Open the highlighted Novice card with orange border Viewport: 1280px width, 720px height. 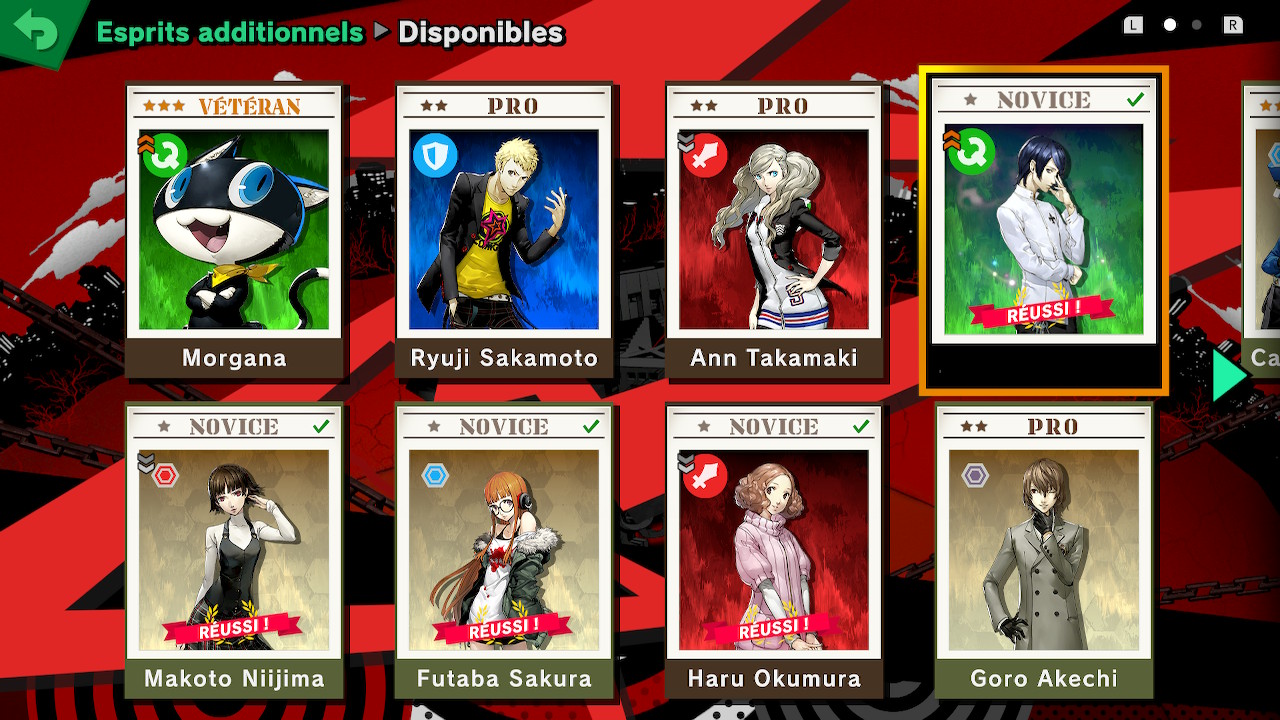tap(1043, 230)
